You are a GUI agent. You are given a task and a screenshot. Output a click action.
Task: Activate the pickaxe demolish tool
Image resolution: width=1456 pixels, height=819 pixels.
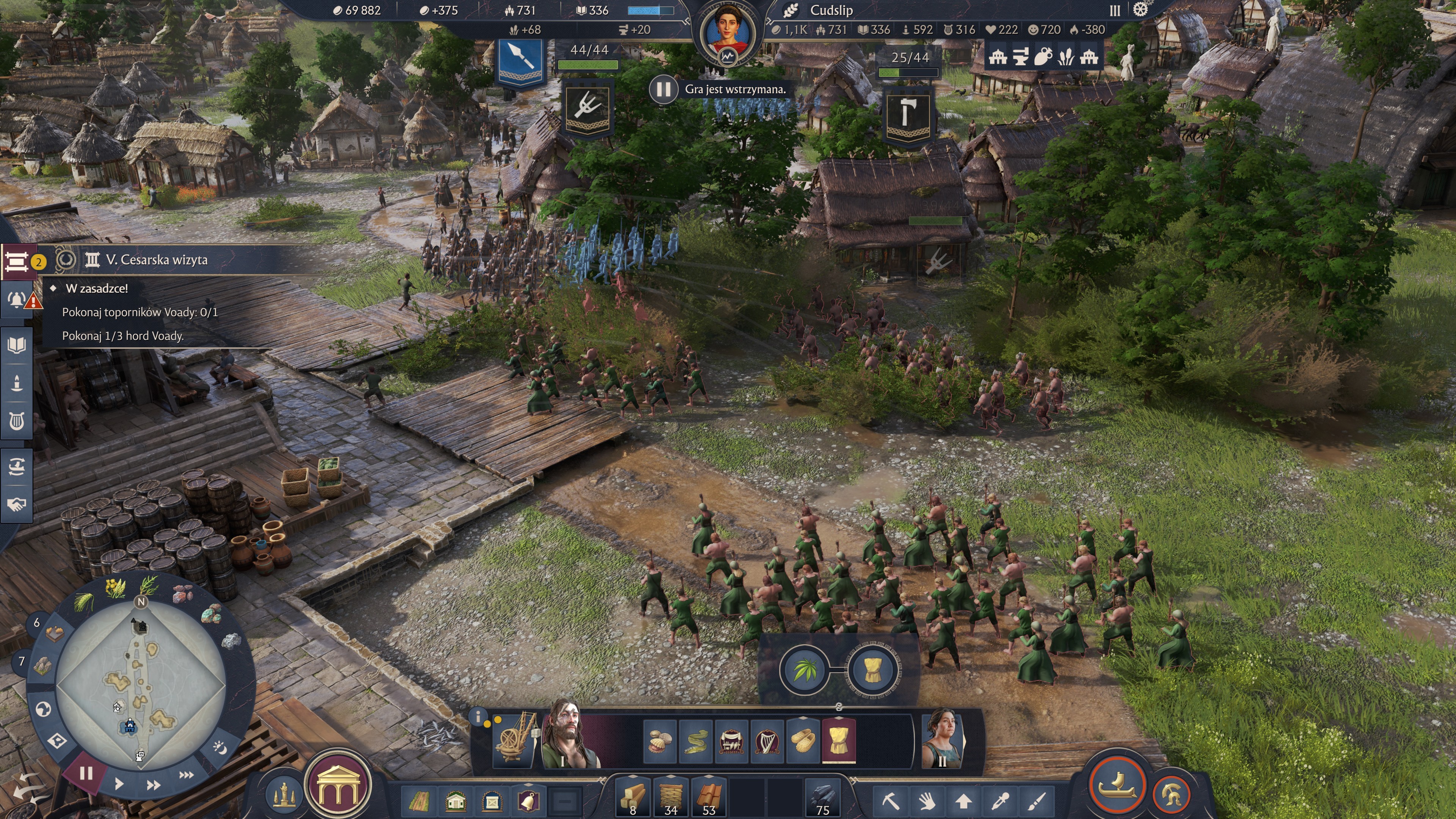(x=890, y=800)
